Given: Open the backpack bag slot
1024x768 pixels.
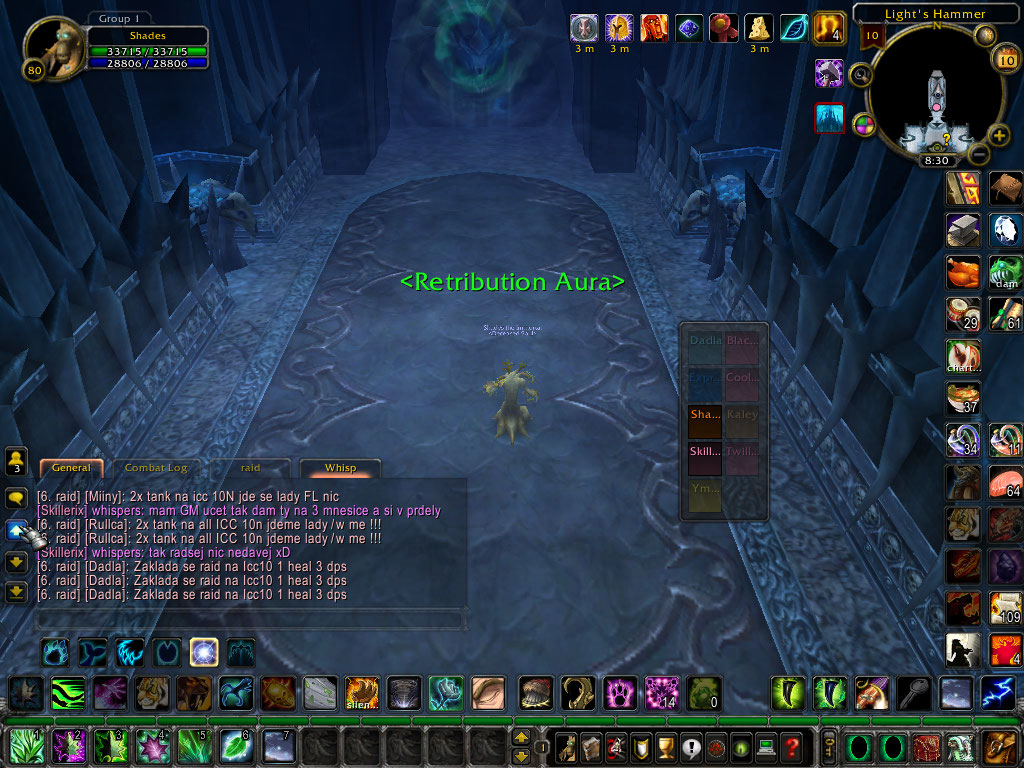Looking at the screenshot, I should [998, 747].
